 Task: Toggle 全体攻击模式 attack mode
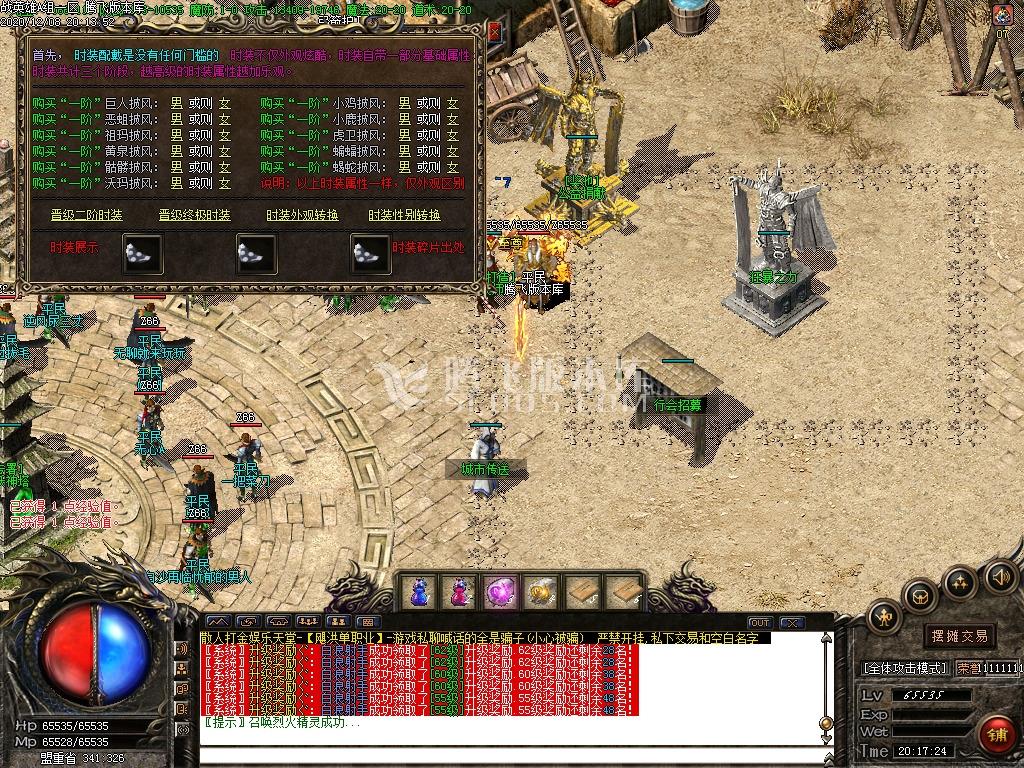pos(904,667)
